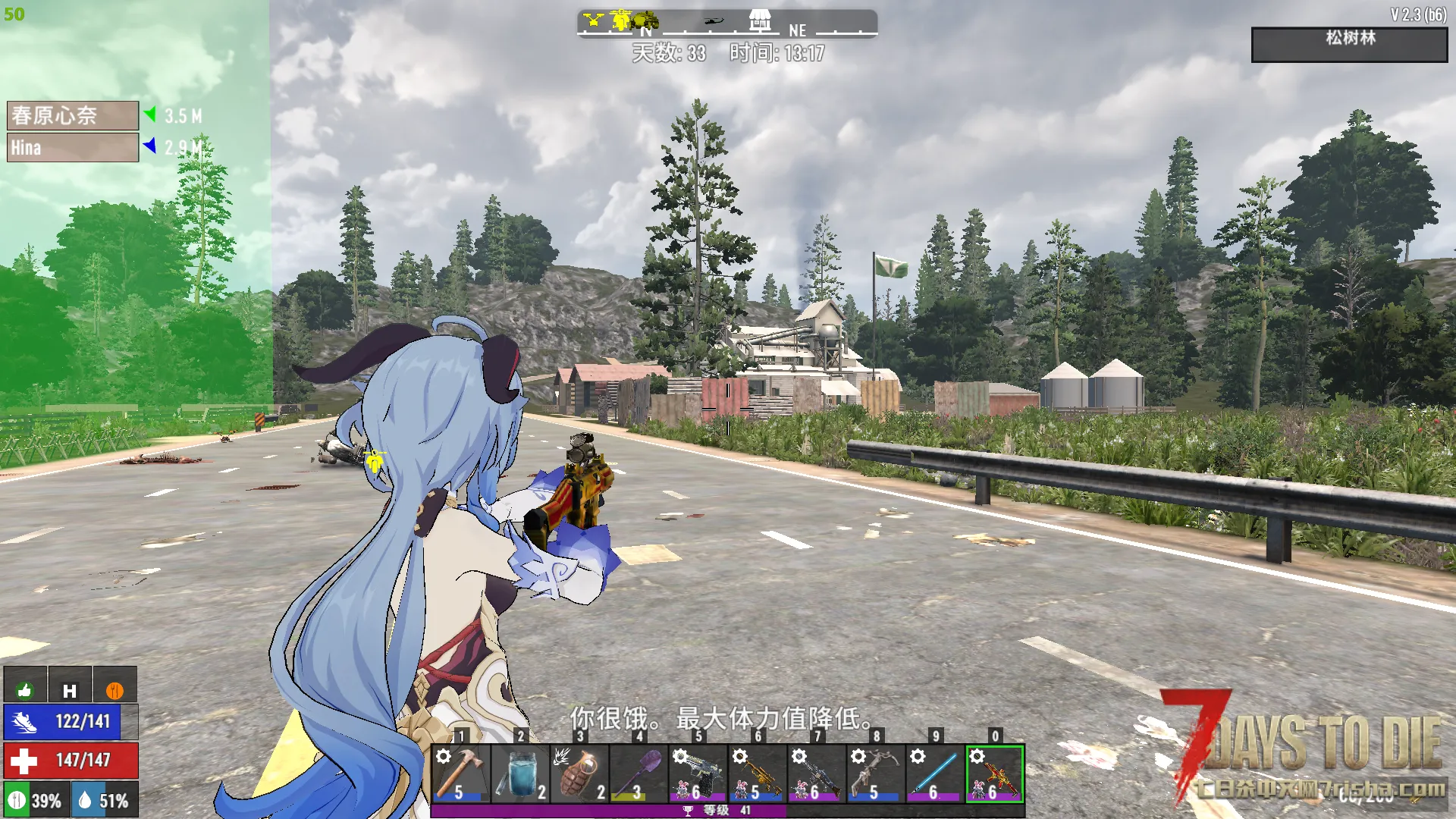The height and width of the screenshot is (819, 1456).
Task: Equip the pistol in slot 5
Action: pos(698,773)
